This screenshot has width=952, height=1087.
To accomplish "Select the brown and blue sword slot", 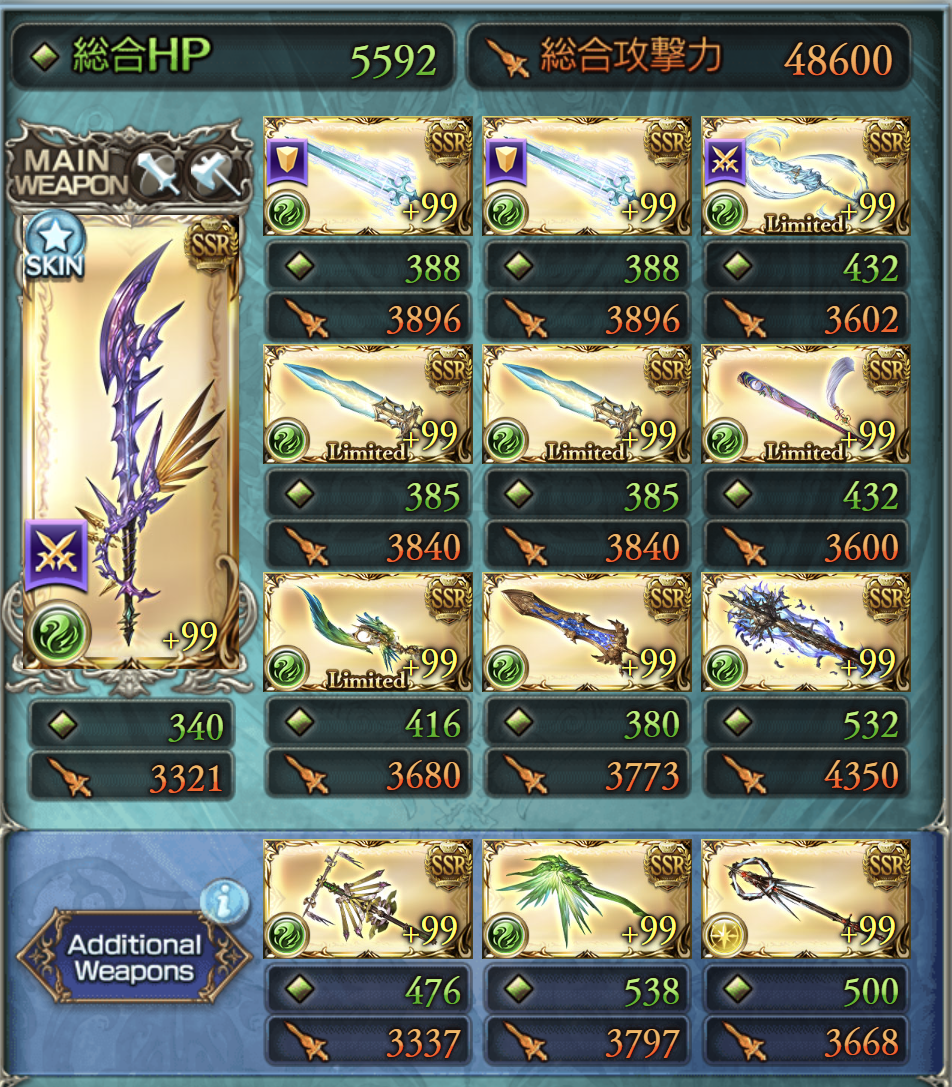I will pyautogui.click(x=586, y=631).
